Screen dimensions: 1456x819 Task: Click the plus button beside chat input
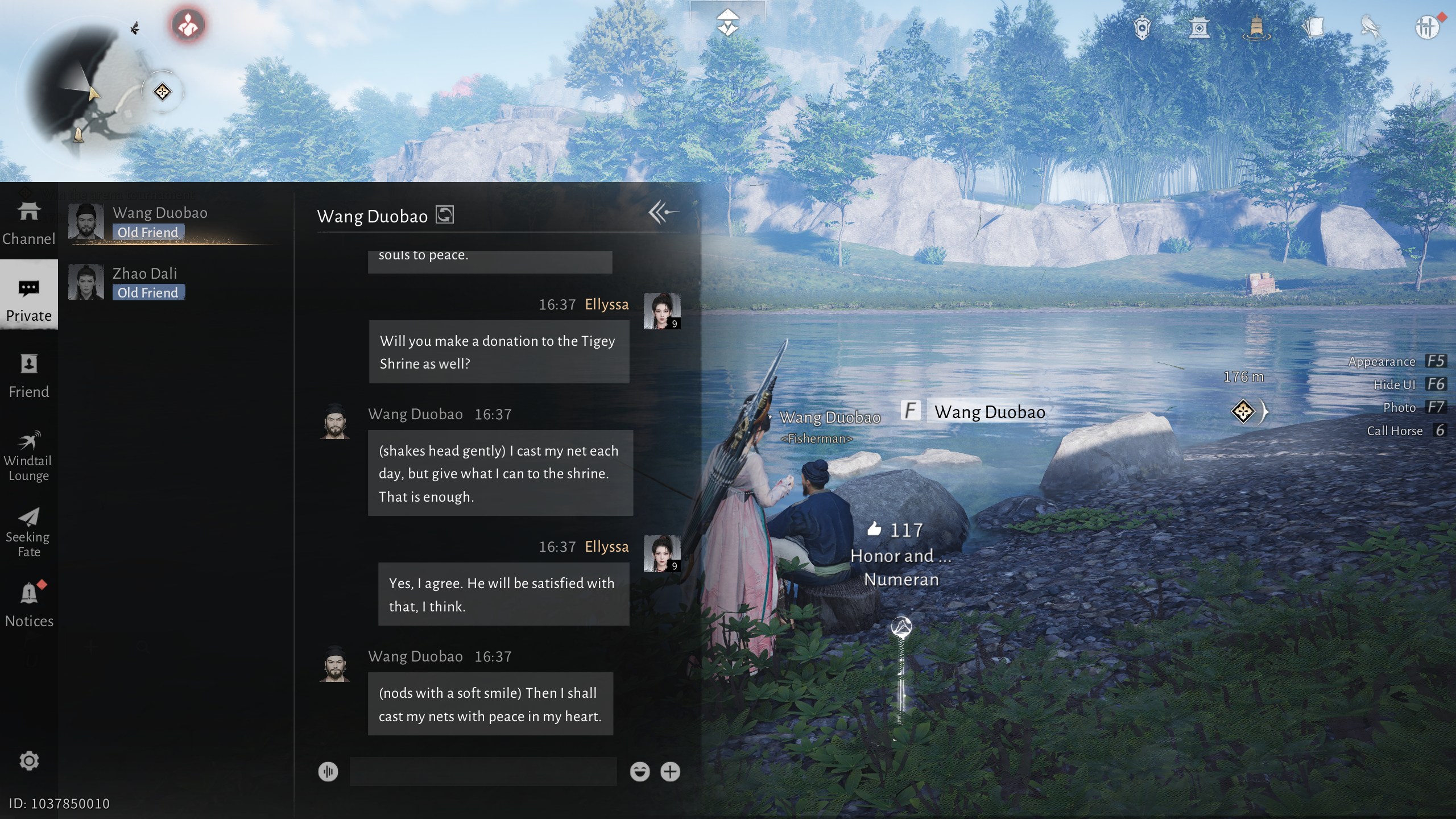[670, 772]
